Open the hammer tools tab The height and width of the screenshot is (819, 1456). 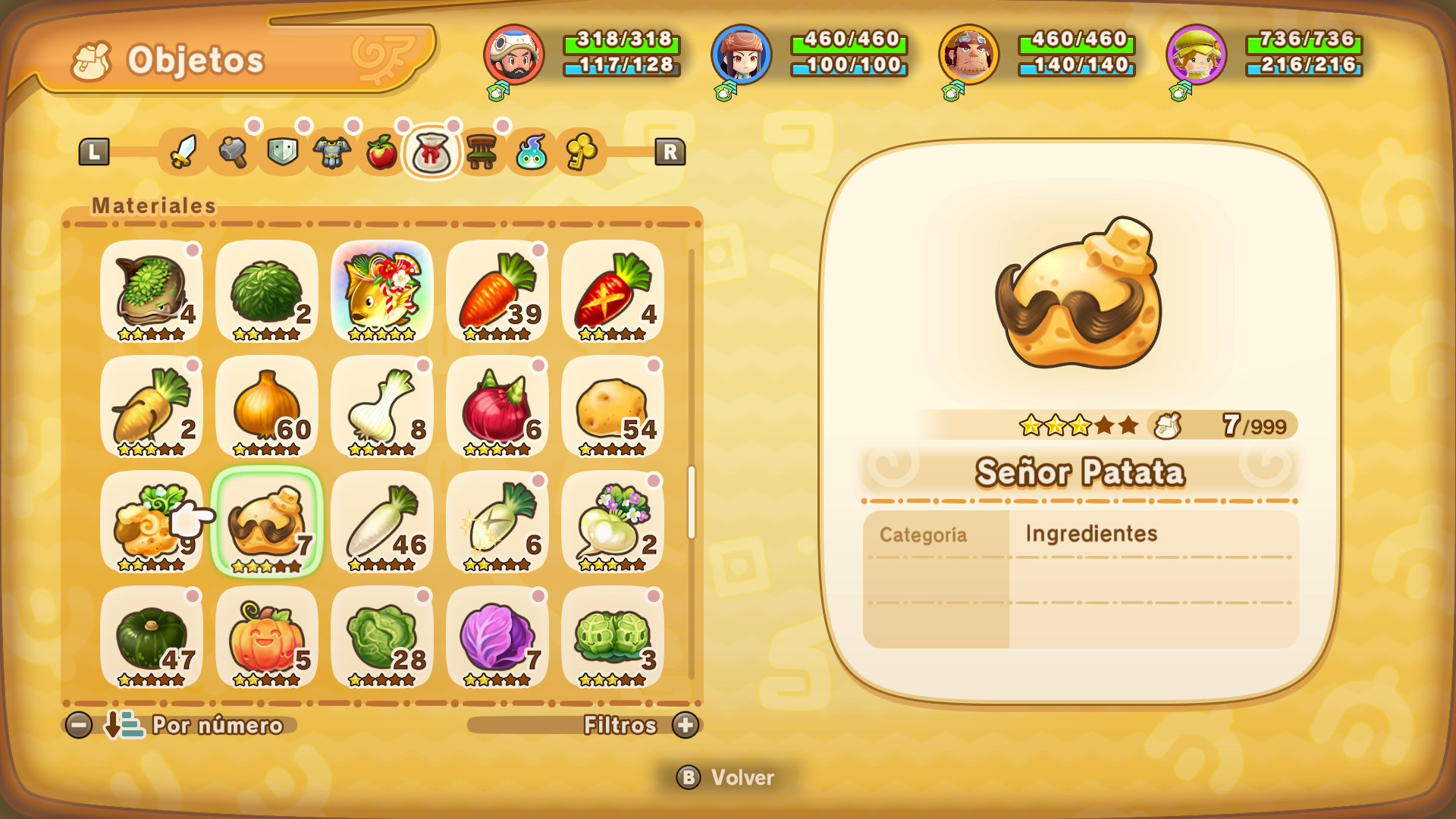233,152
